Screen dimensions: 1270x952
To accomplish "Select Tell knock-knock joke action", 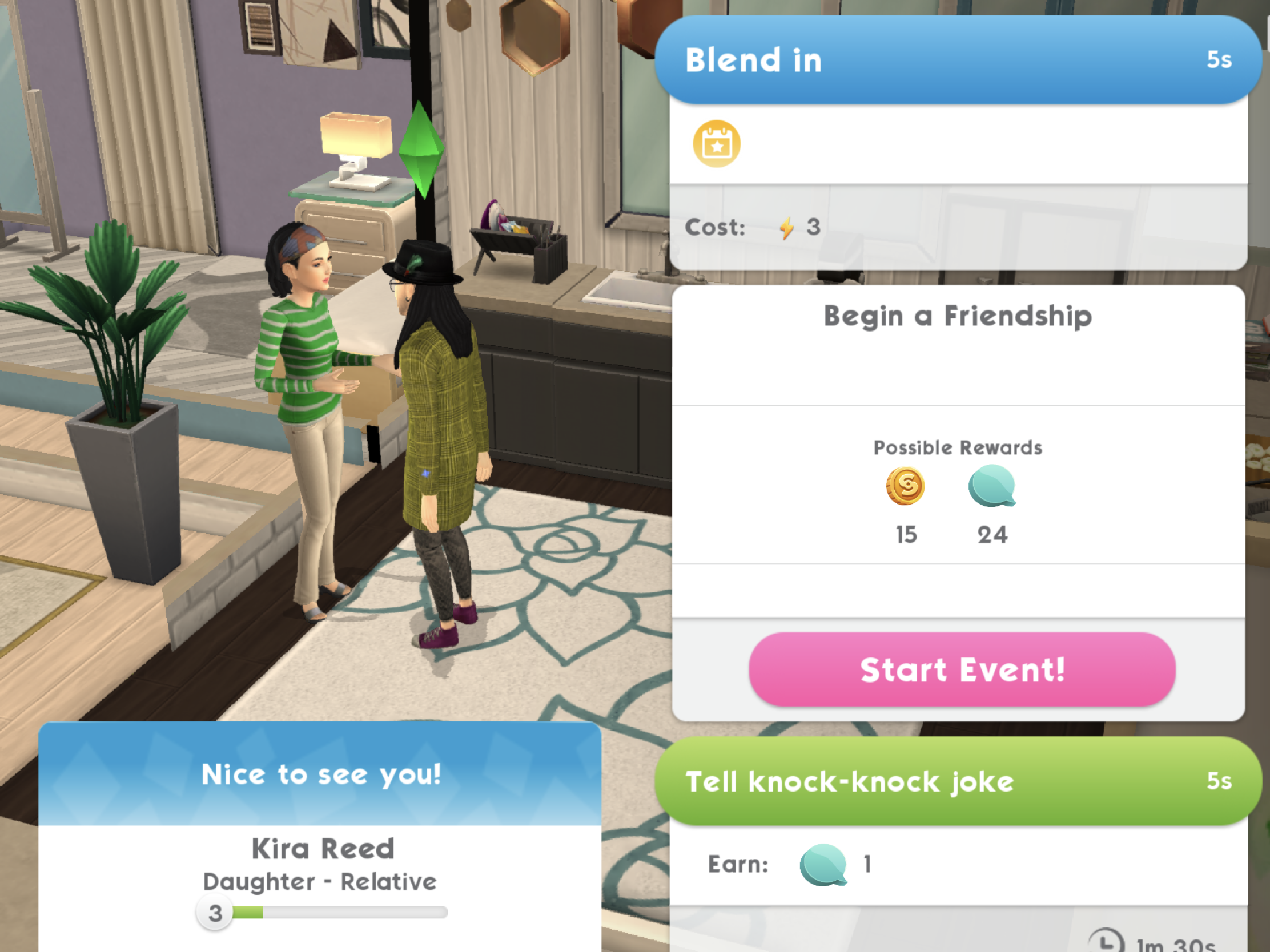I will point(958,781).
